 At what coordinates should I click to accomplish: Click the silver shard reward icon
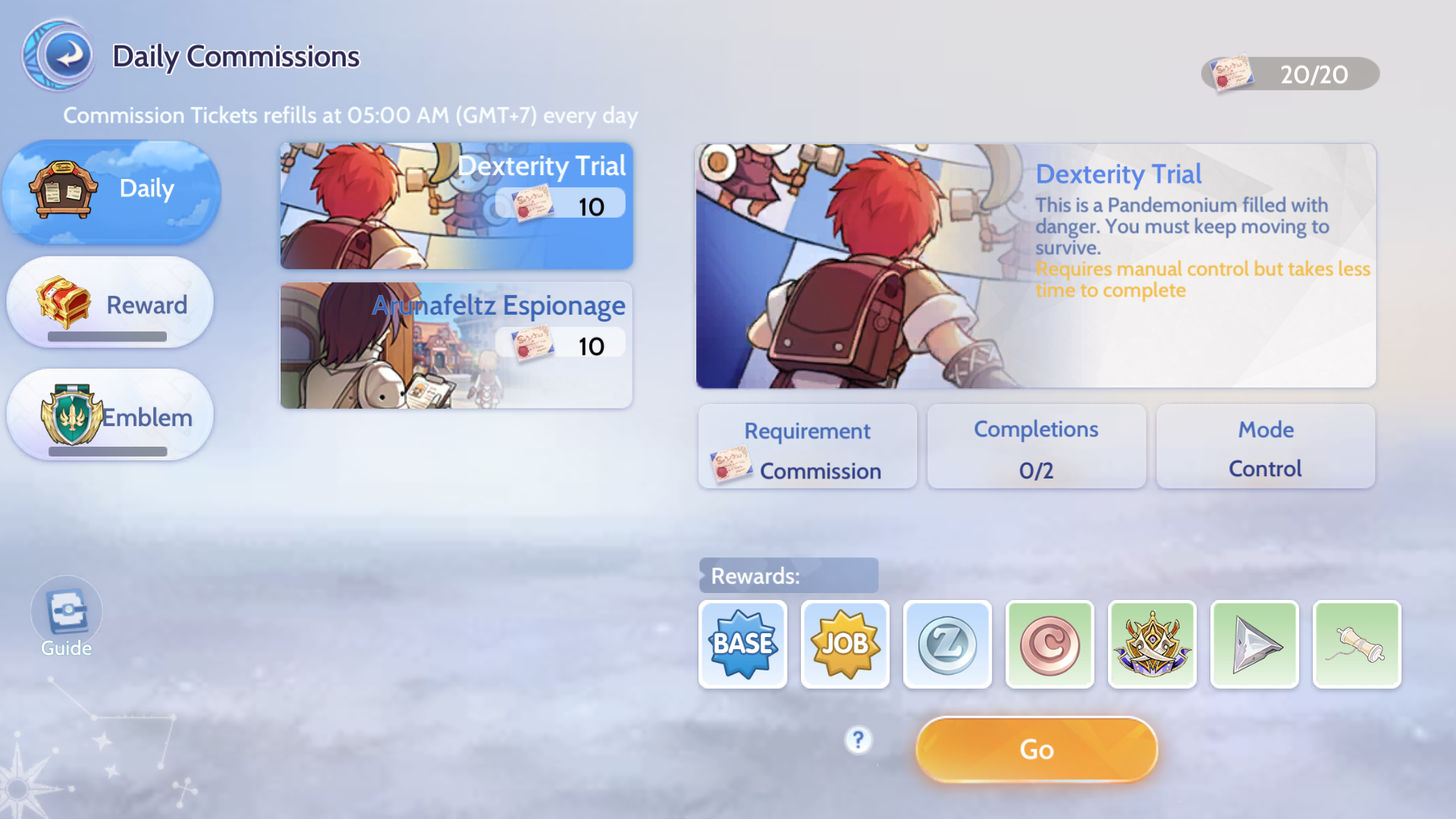click(1254, 644)
